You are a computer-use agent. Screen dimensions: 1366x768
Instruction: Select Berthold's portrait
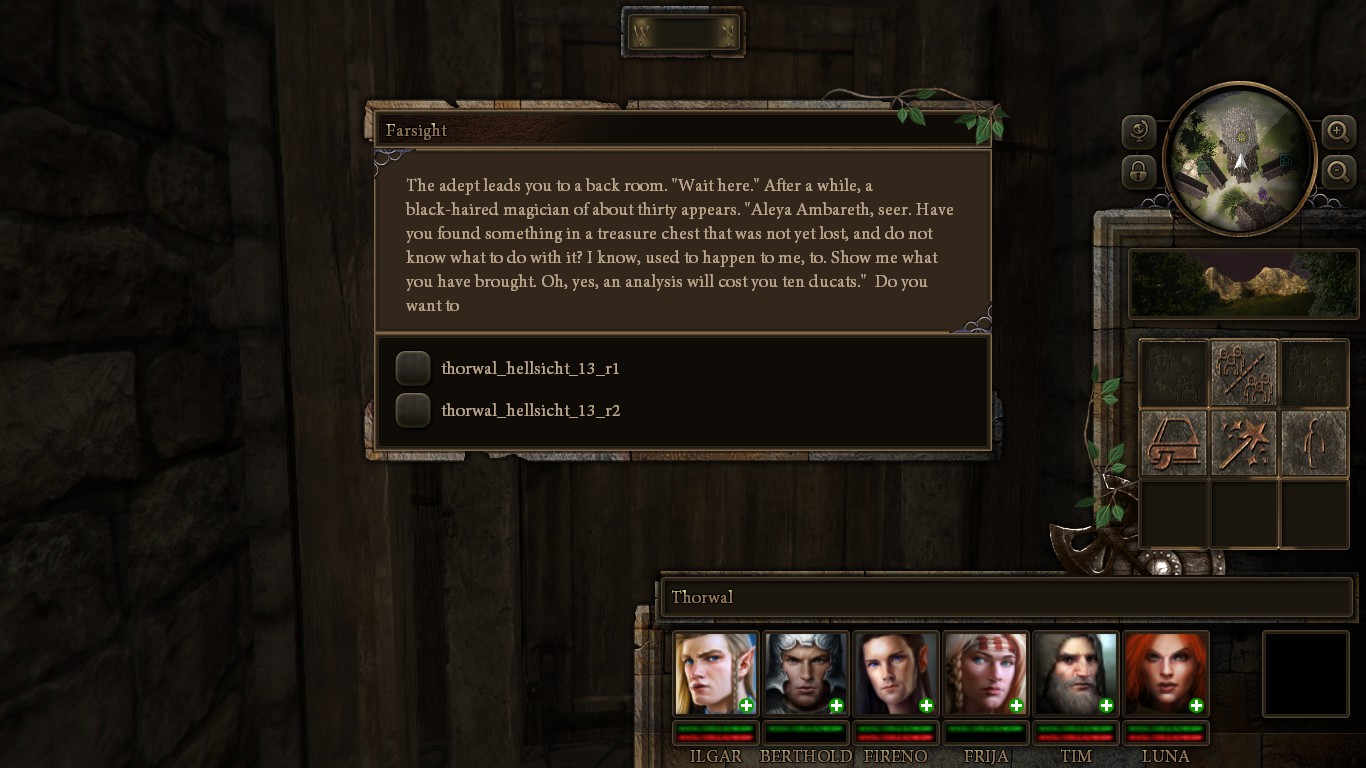click(x=805, y=673)
